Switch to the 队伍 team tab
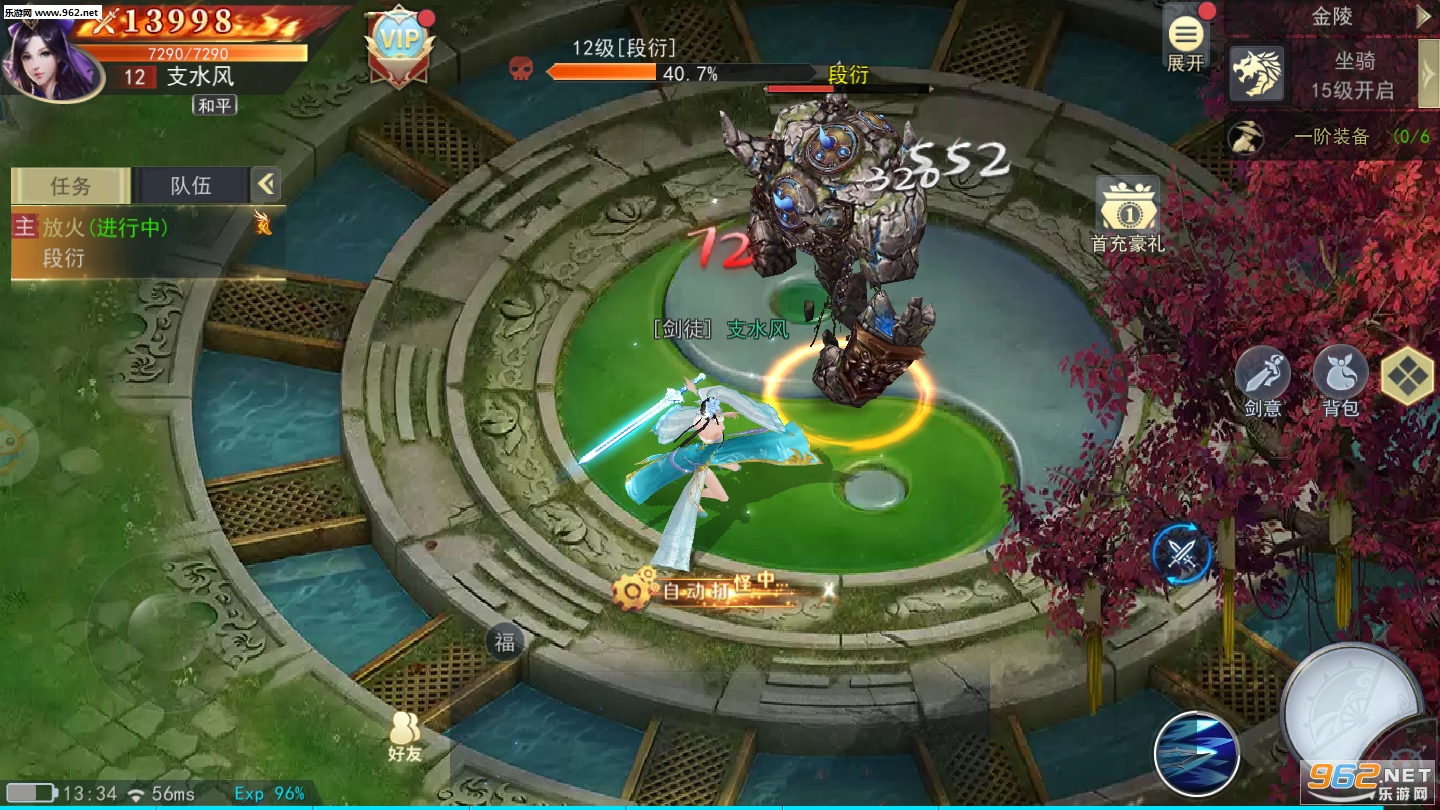The height and width of the screenshot is (810, 1440). click(190, 185)
